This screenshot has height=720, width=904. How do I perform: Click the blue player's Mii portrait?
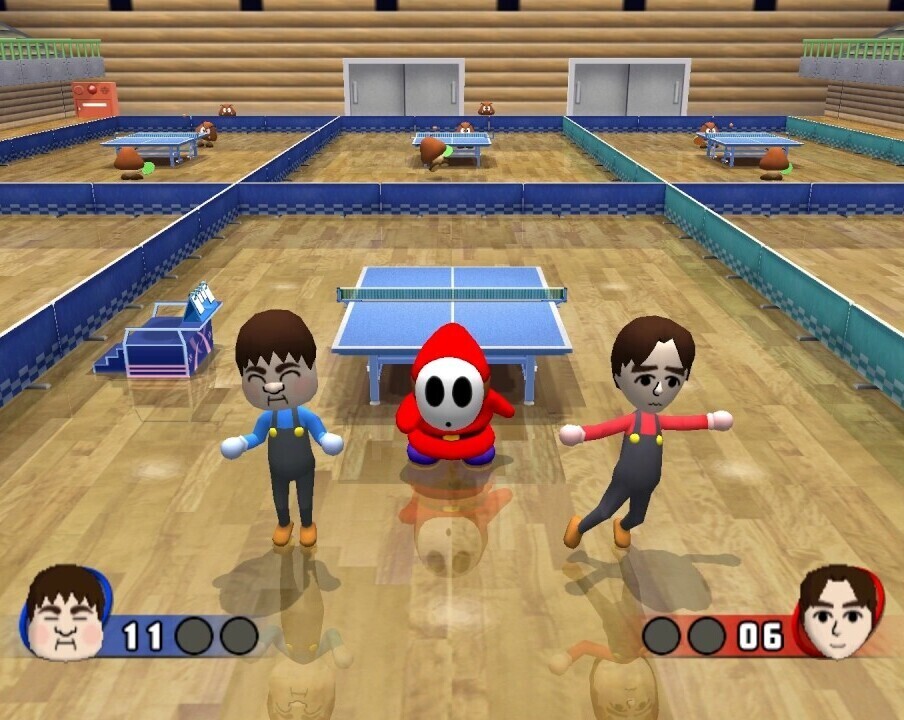(x=66, y=612)
